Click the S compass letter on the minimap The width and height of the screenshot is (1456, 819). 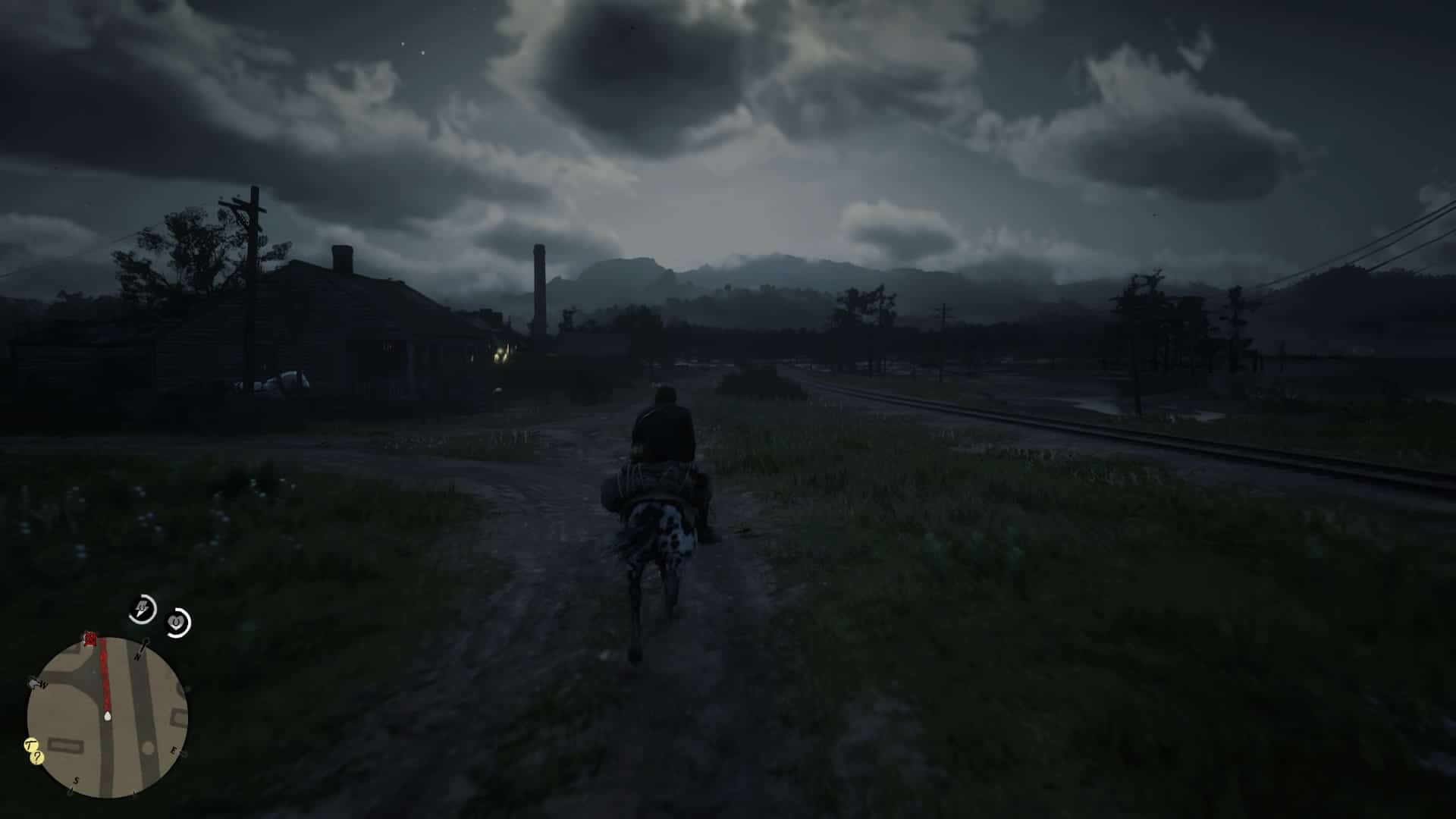click(76, 780)
